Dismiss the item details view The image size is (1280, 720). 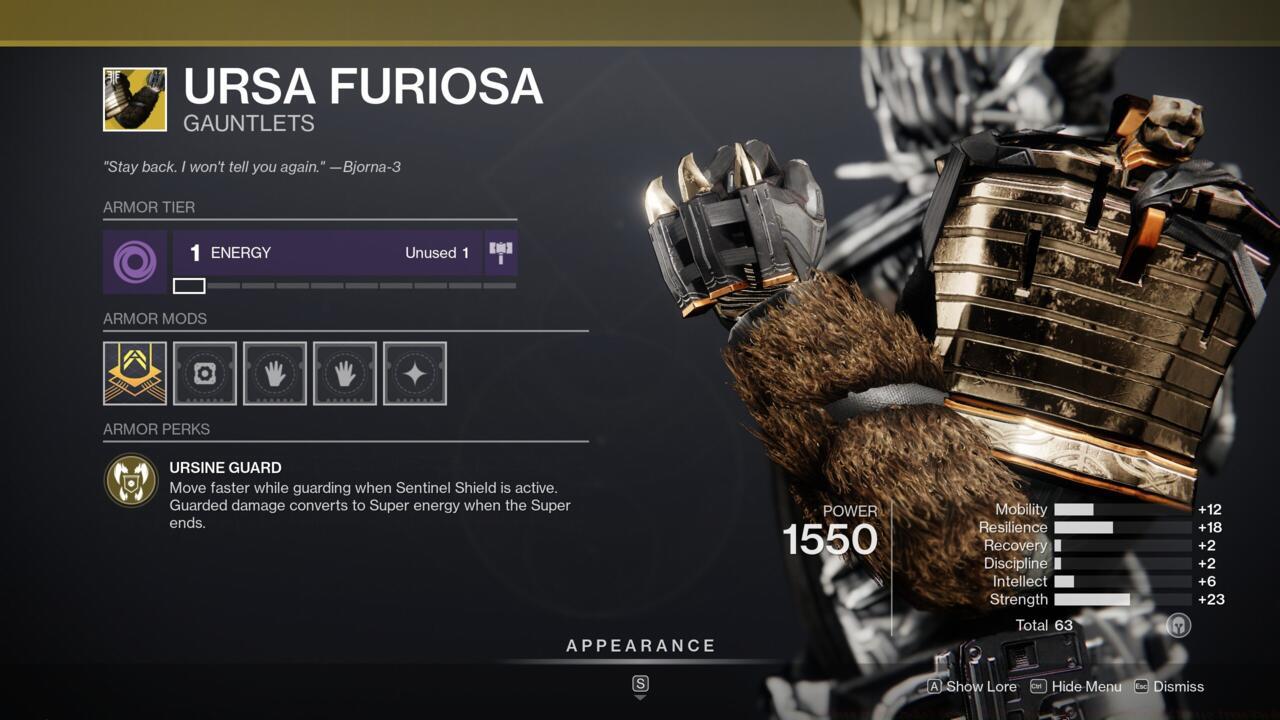pos(1180,687)
